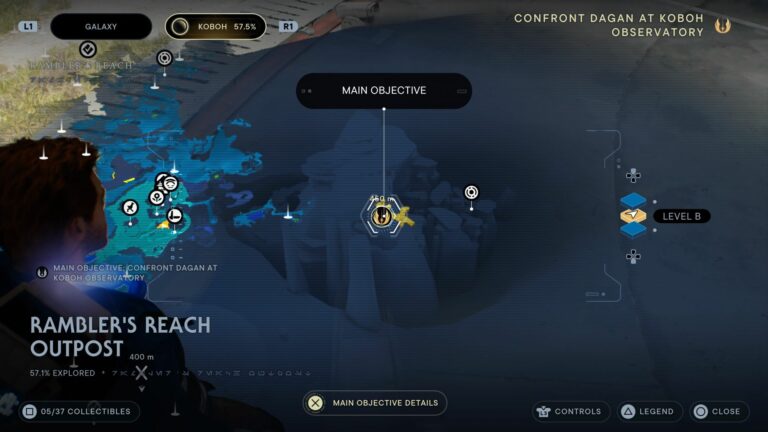Select the highlighted Level B floor layer
Viewport: 768px width, 432px height.
[633, 216]
